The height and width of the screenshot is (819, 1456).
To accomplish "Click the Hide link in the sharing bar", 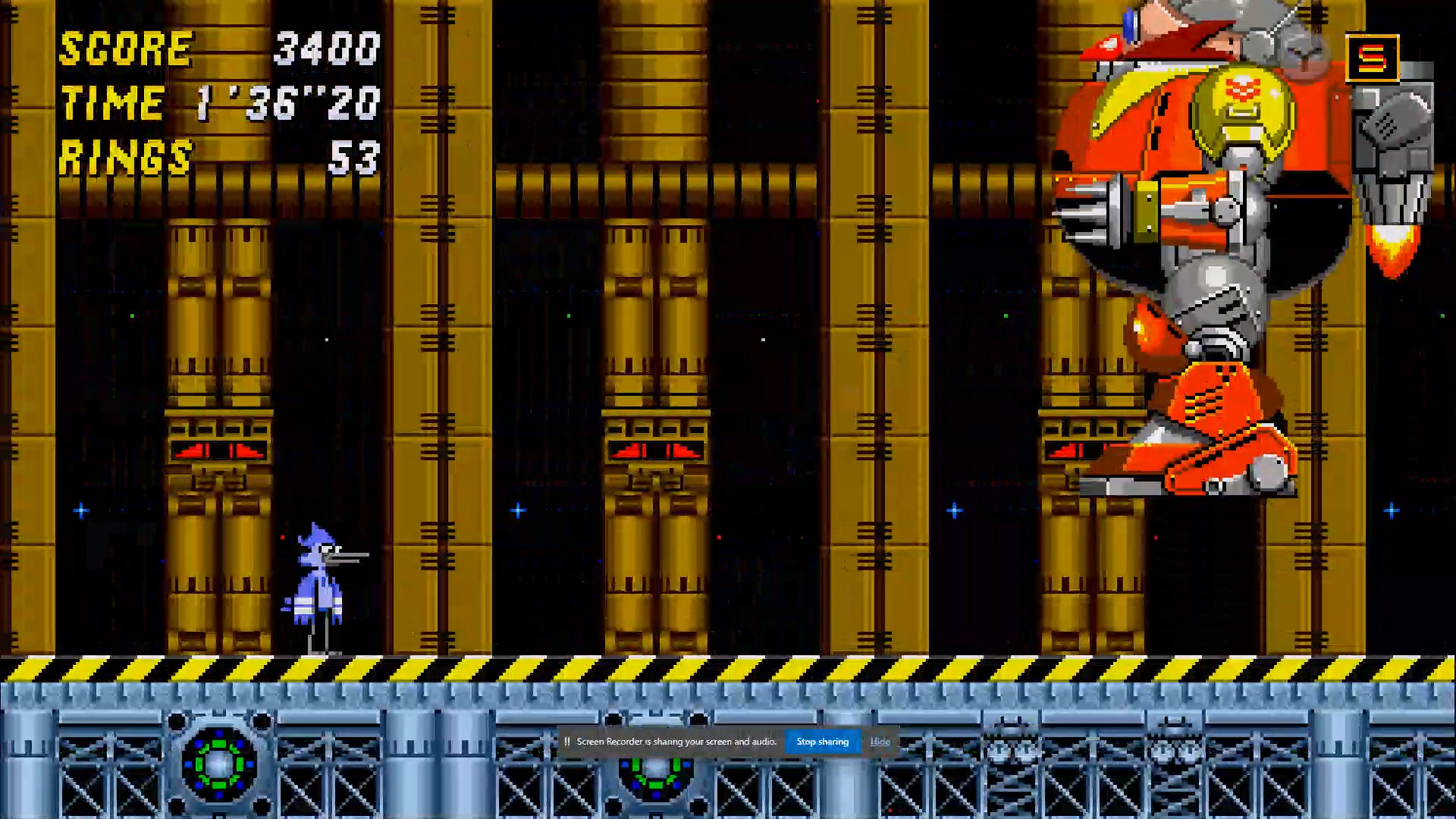I will click(880, 742).
